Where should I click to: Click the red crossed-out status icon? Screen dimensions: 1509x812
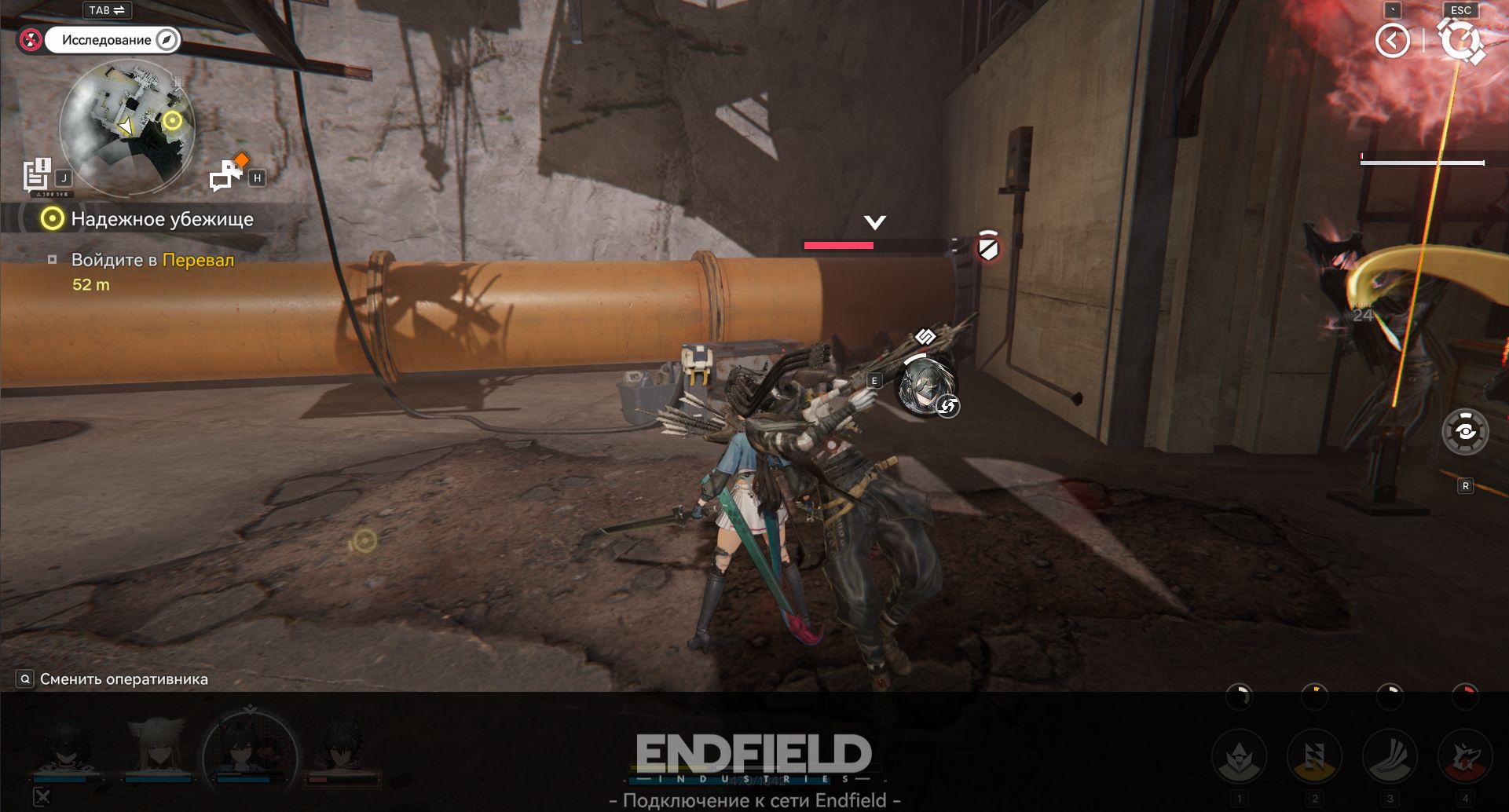[31, 39]
